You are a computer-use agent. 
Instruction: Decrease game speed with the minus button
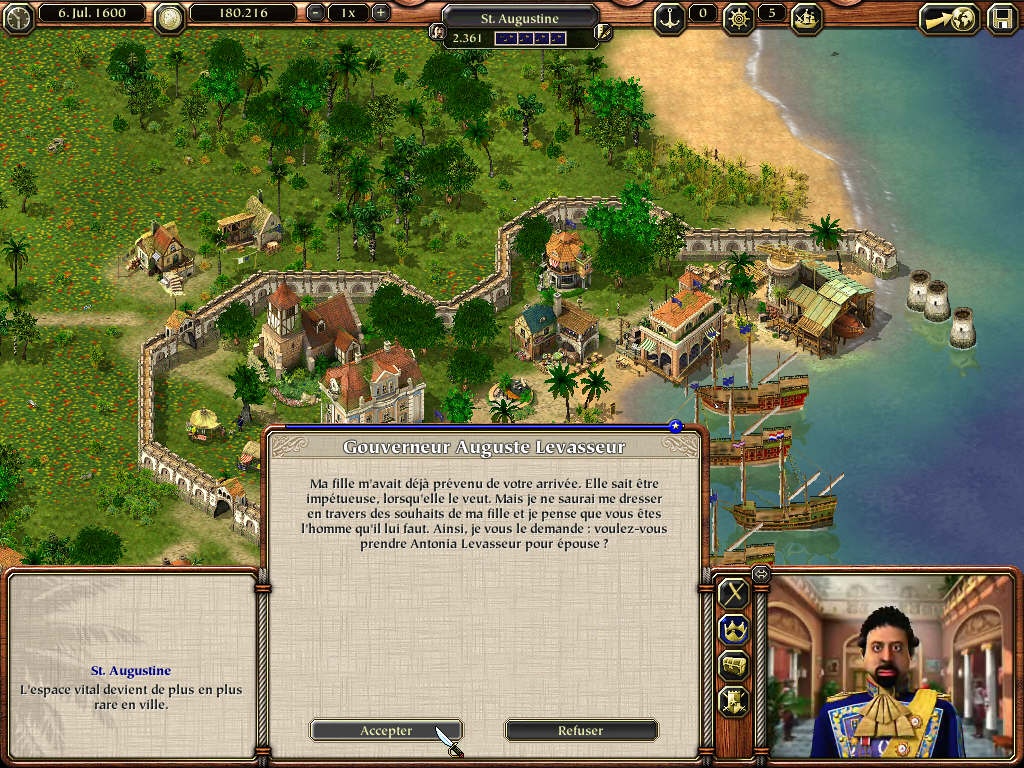pos(316,14)
